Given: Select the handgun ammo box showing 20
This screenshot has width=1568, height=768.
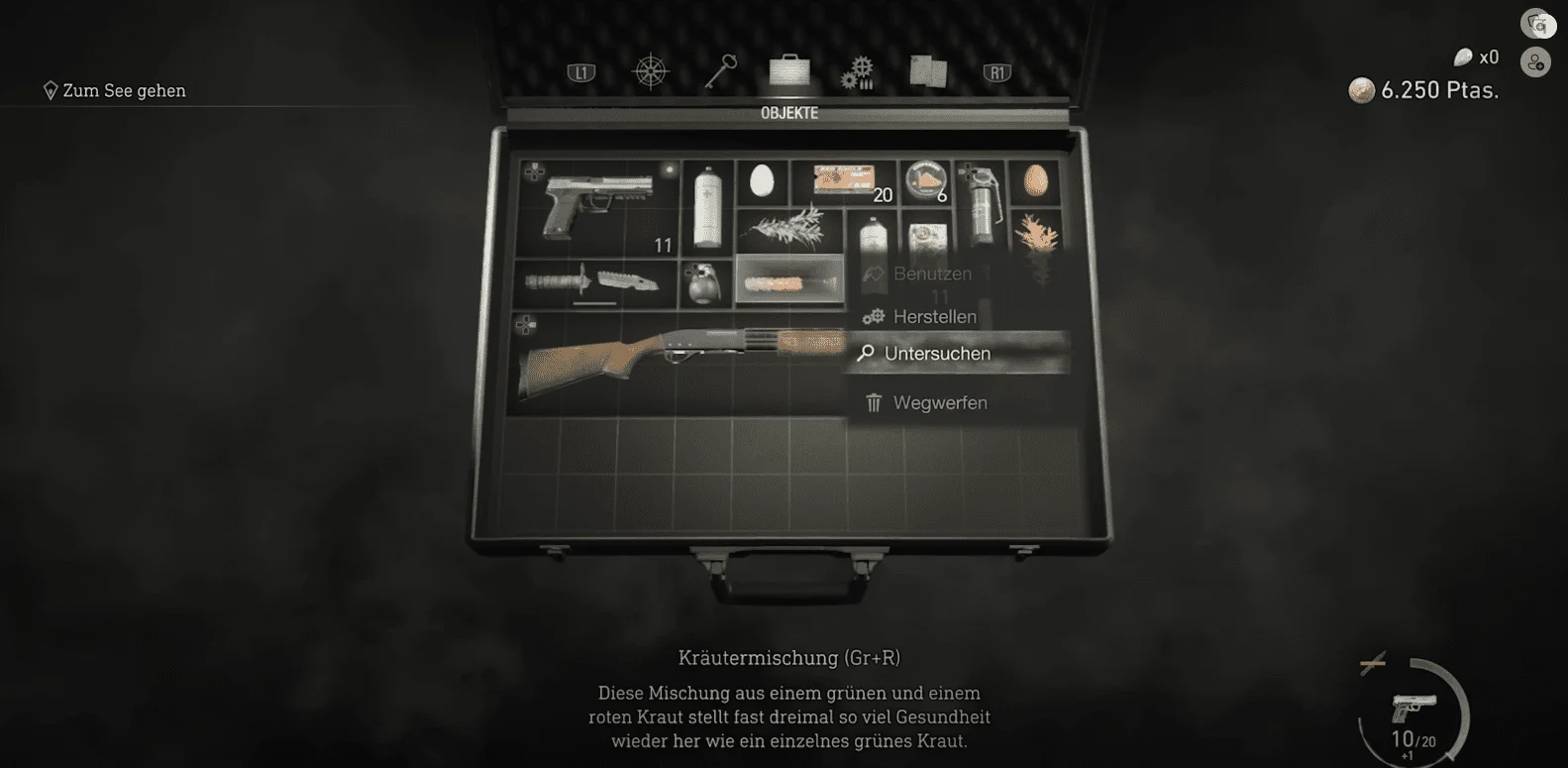Looking at the screenshot, I should click(844, 181).
